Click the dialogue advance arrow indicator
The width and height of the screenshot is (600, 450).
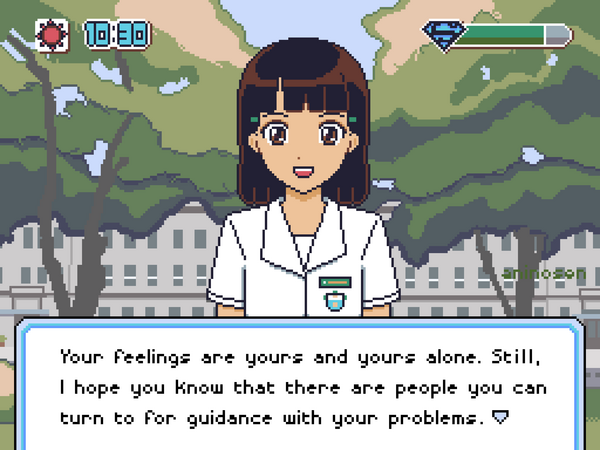coord(503,414)
